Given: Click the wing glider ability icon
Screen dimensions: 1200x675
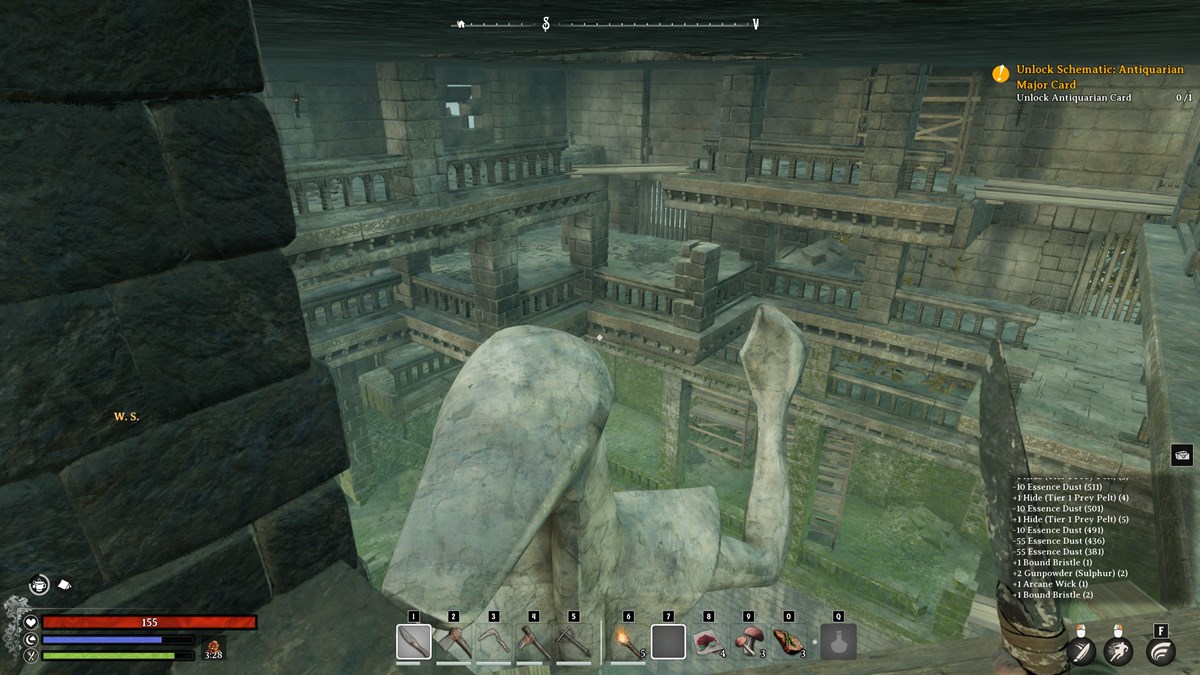Looking at the screenshot, I should point(1161,652).
